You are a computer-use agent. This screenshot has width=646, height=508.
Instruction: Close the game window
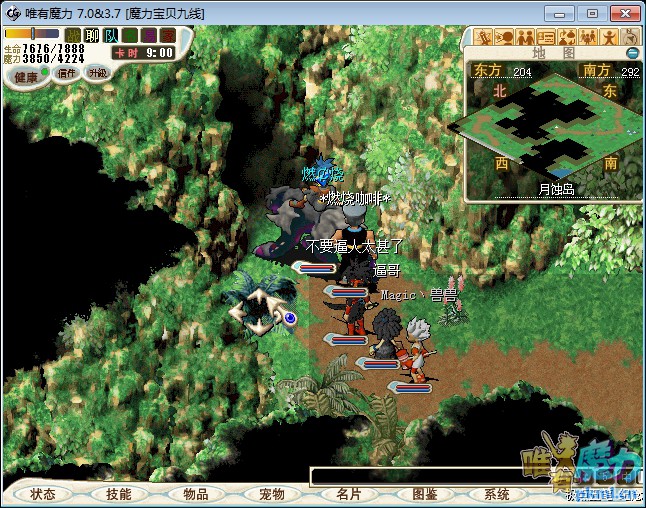coord(622,13)
